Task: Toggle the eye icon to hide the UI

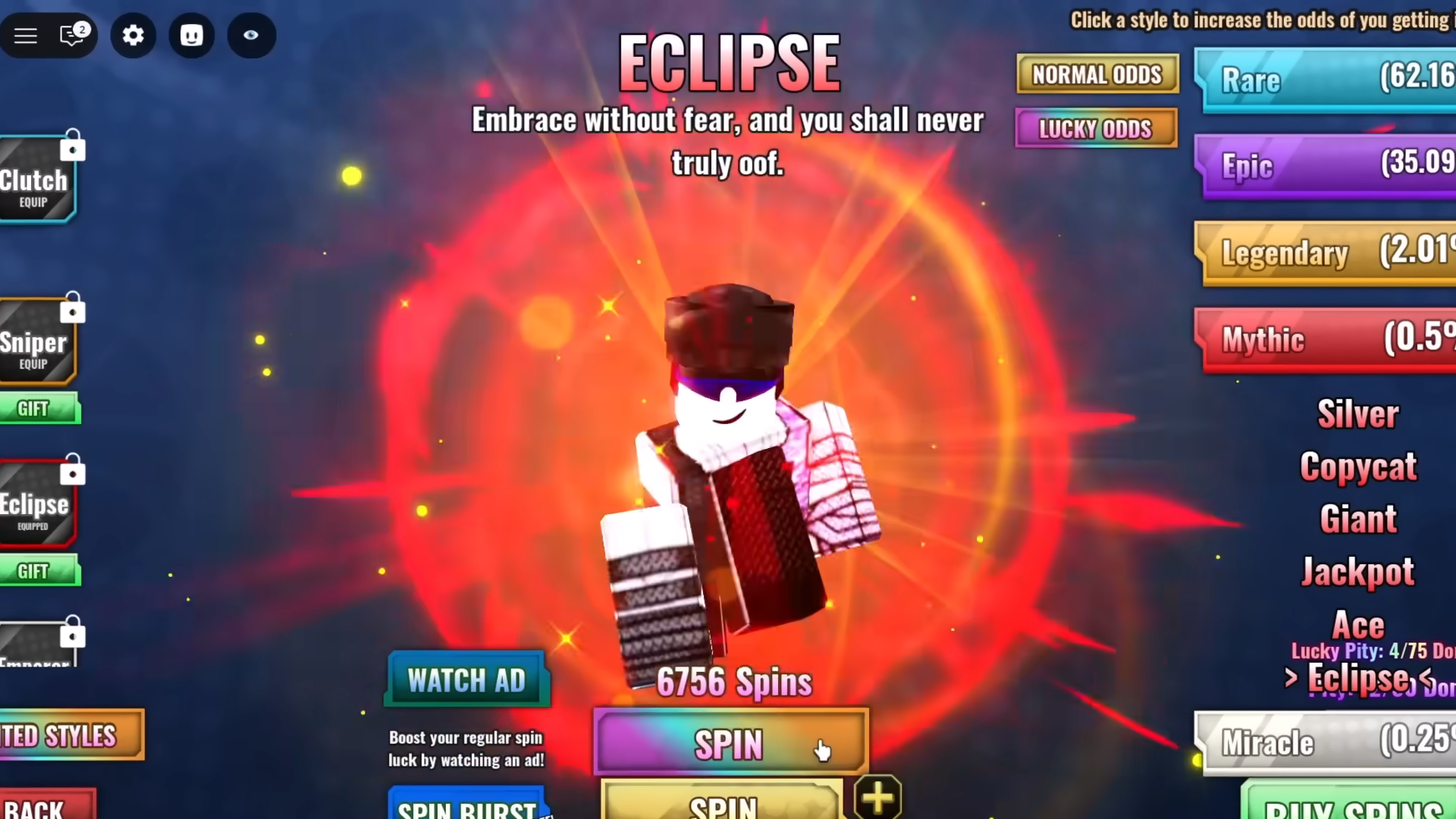Action: [x=251, y=35]
